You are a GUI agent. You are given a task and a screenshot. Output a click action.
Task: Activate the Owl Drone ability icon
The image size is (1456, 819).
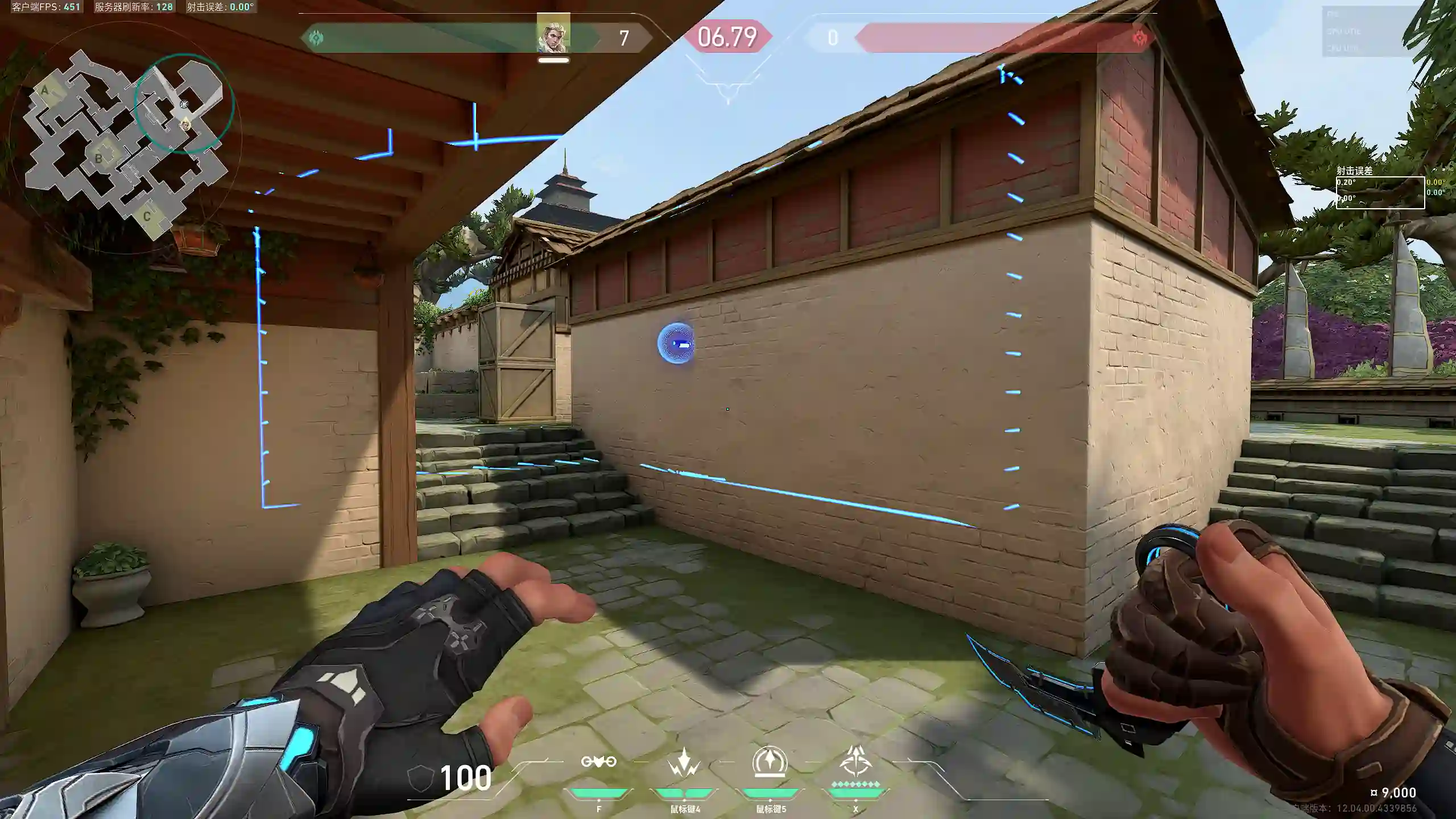598,762
